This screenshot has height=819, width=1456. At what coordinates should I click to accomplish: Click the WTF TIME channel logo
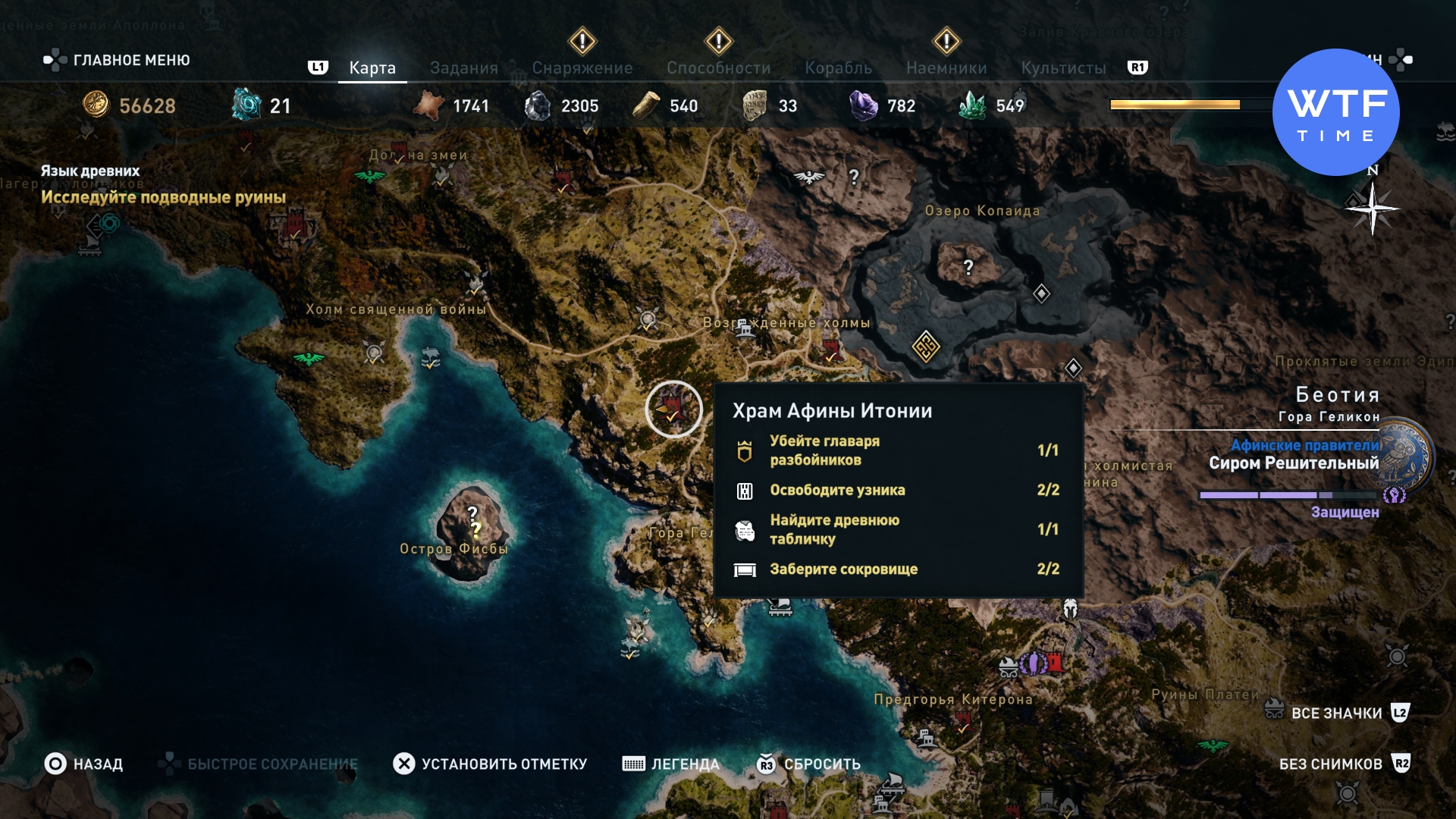(1335, 112)
